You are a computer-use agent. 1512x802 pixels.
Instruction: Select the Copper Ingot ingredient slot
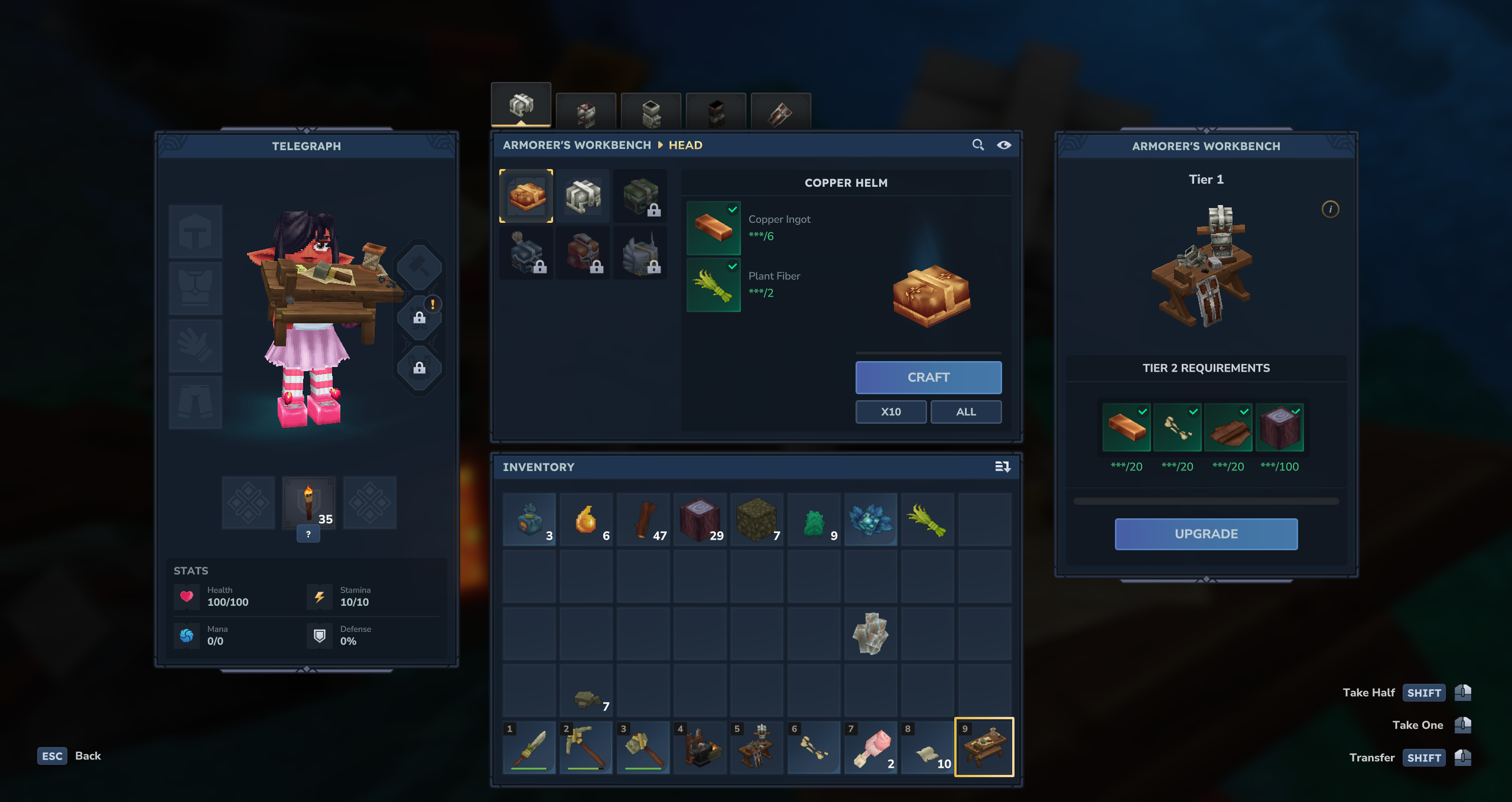coord(713,228)
